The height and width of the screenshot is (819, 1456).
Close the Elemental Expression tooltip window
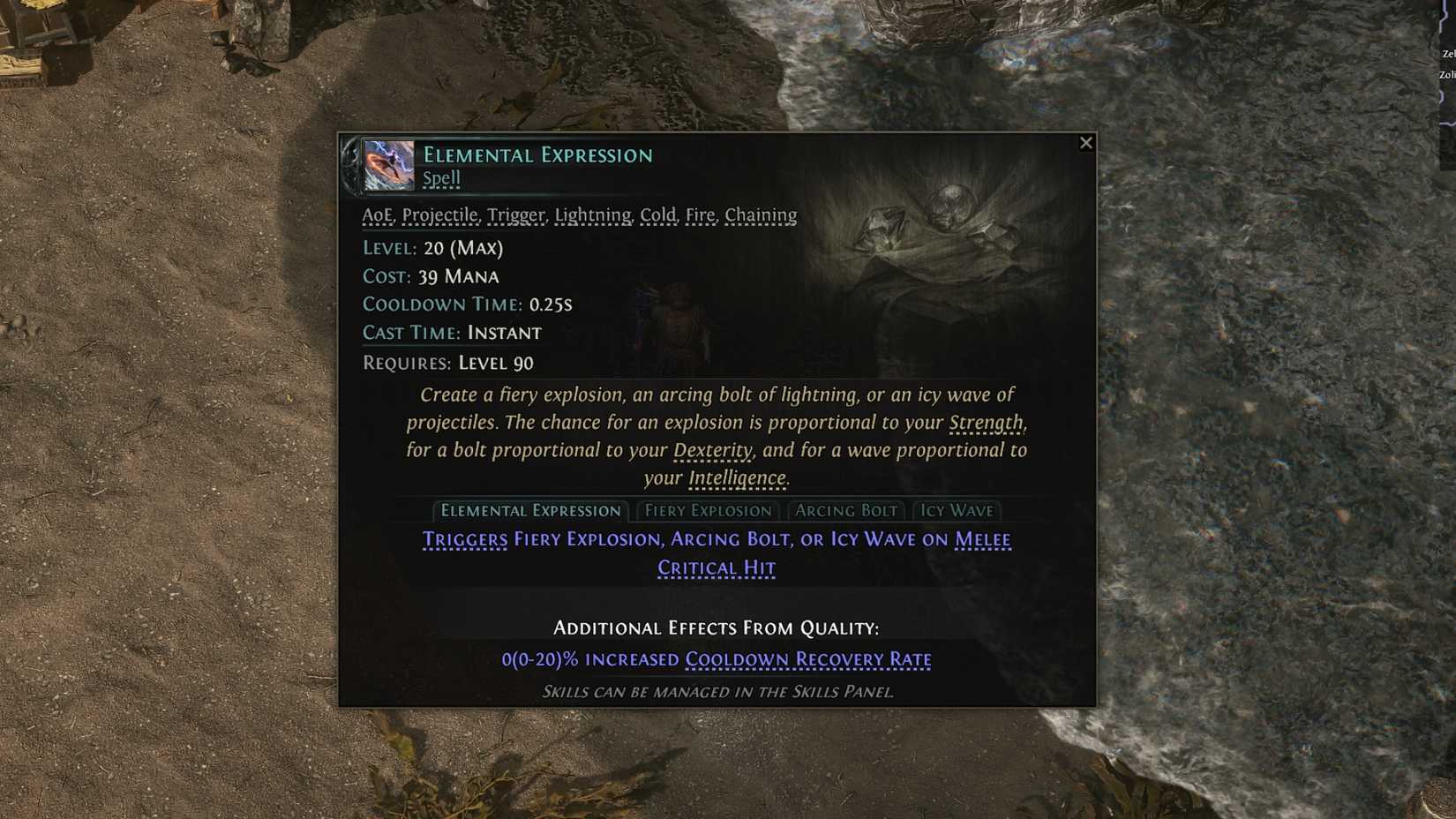coord(1086,142)
